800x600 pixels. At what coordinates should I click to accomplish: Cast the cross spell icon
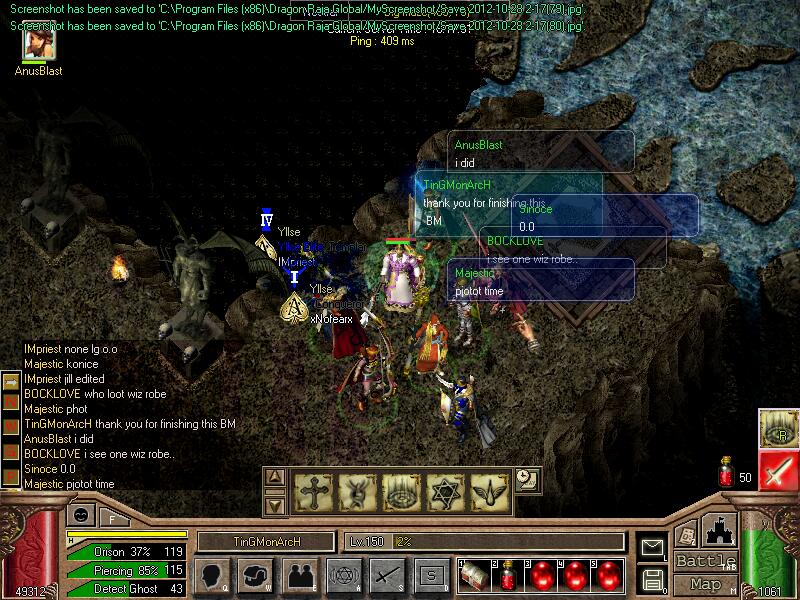(x=312, y=489)
